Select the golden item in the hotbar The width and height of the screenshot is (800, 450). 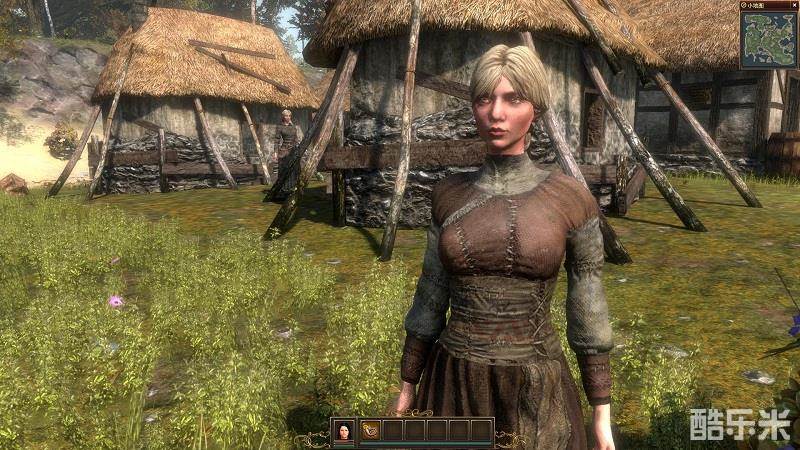click(370, 430)
